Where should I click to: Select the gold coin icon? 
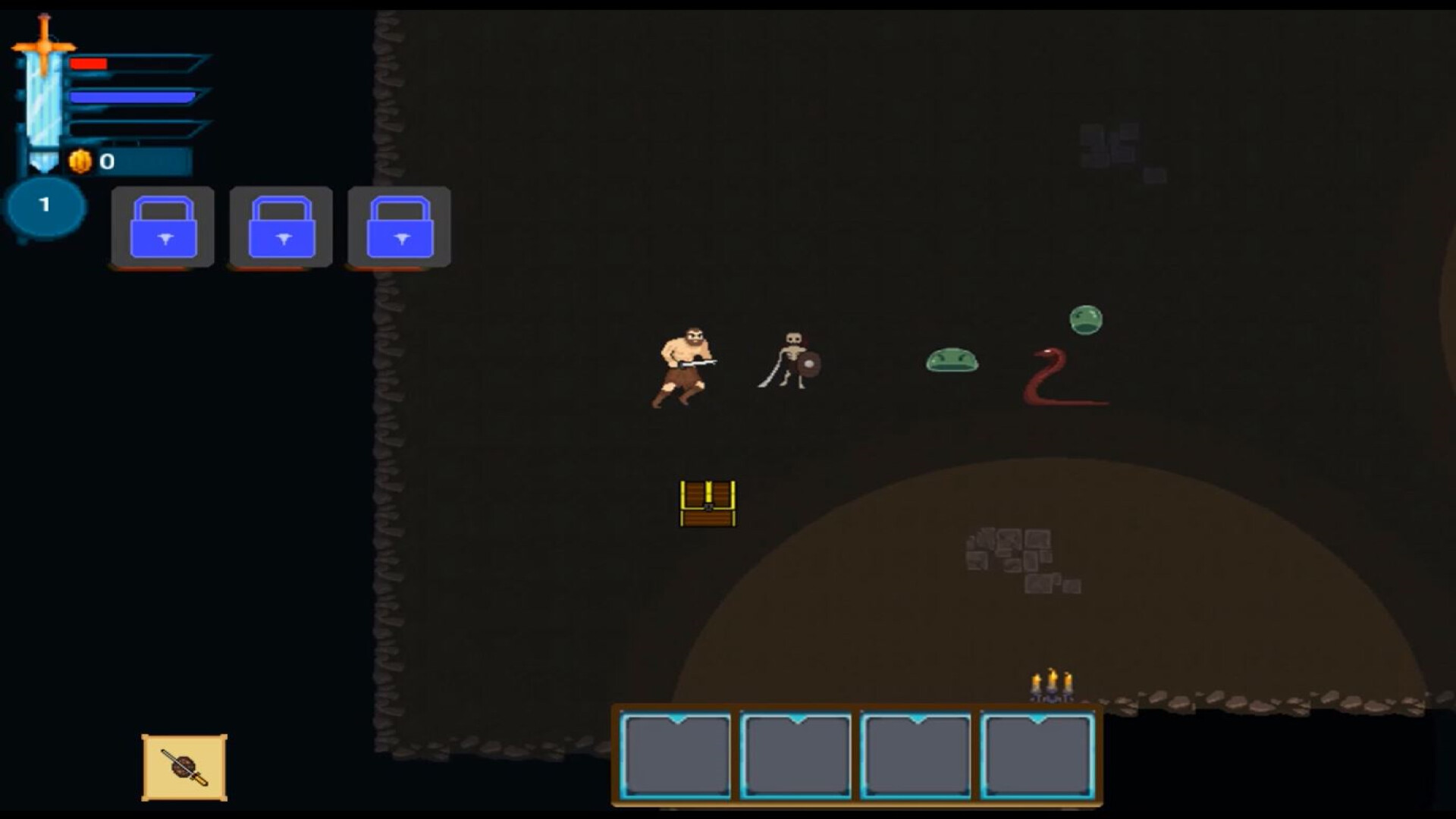[x=81, y=160]
